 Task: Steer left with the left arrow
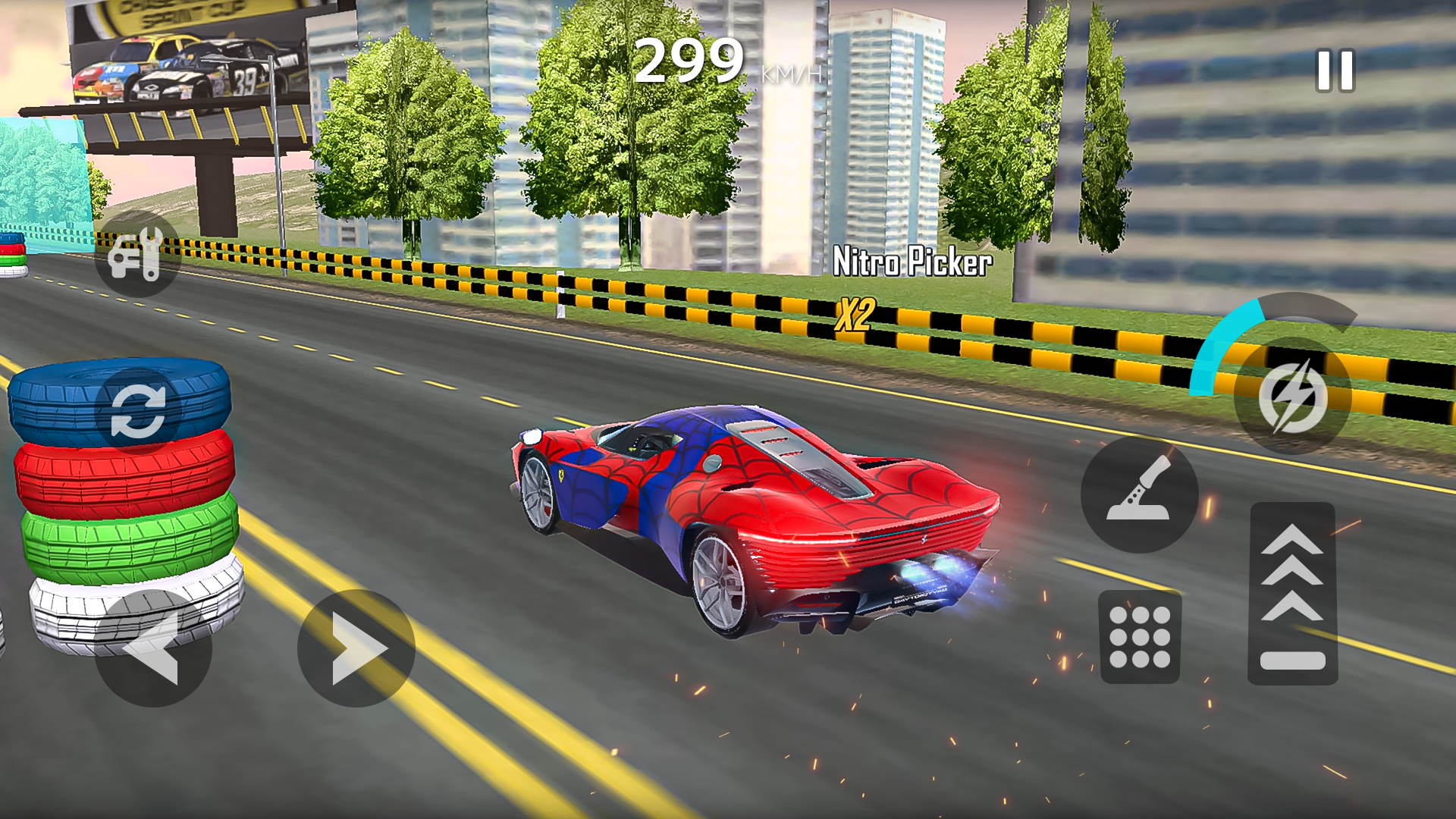153,648
